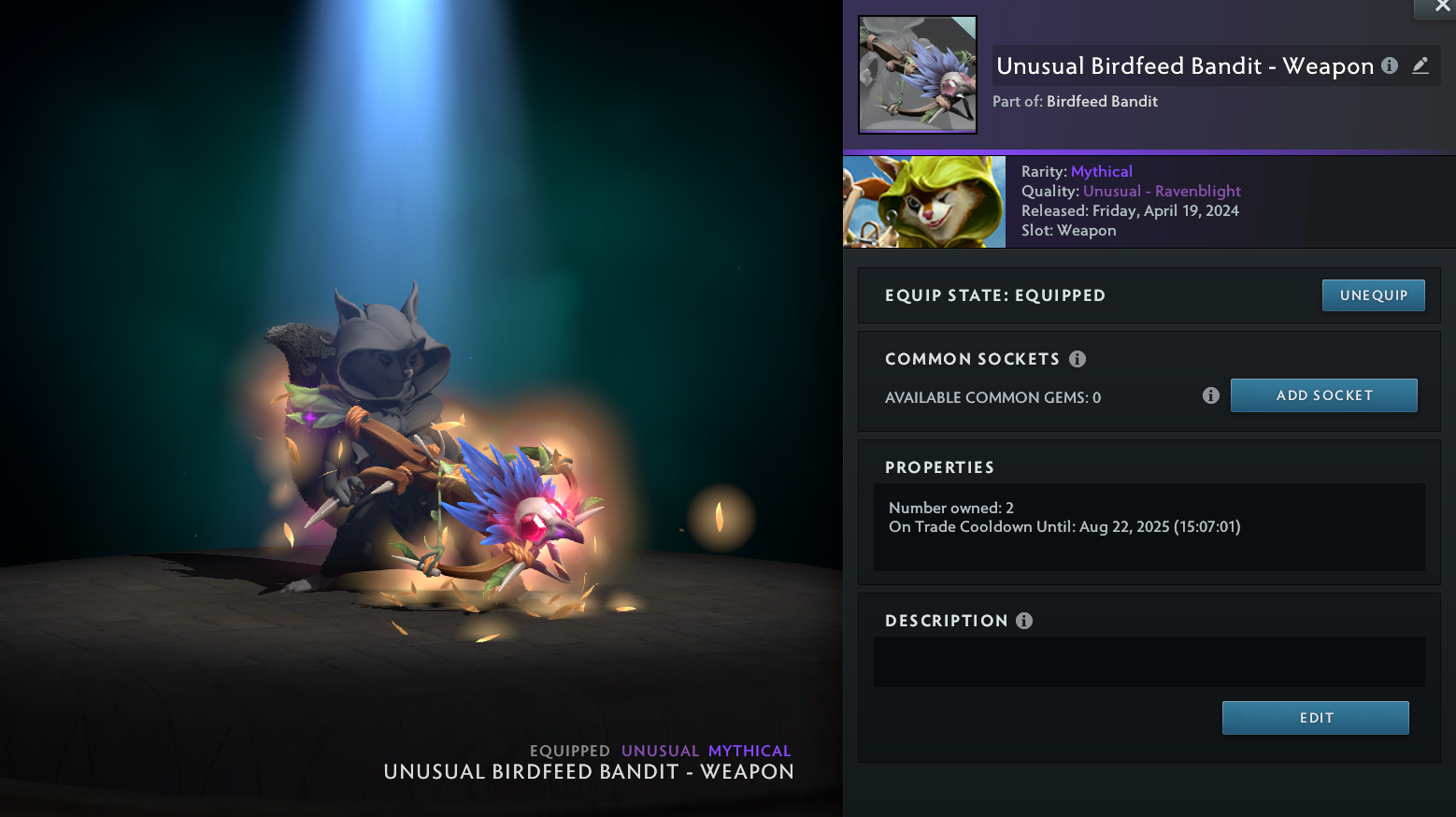The height and width of the screenshot is (817, 1456).
Task: Open the Common Sockets info tooltip icon
Action: pos(1077,358)
